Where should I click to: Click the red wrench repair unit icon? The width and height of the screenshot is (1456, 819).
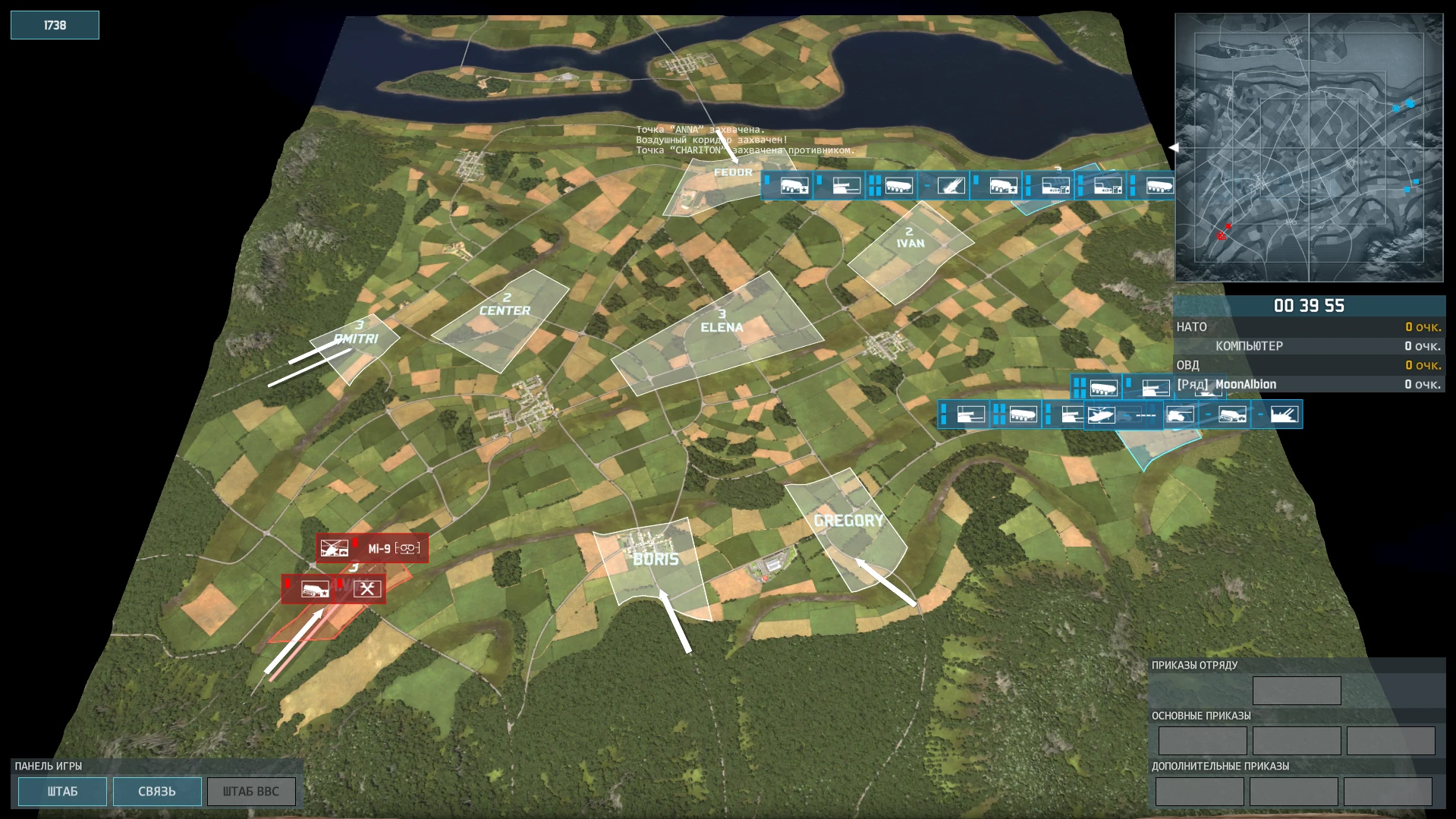pyautogui.click(x=368, y=588)
